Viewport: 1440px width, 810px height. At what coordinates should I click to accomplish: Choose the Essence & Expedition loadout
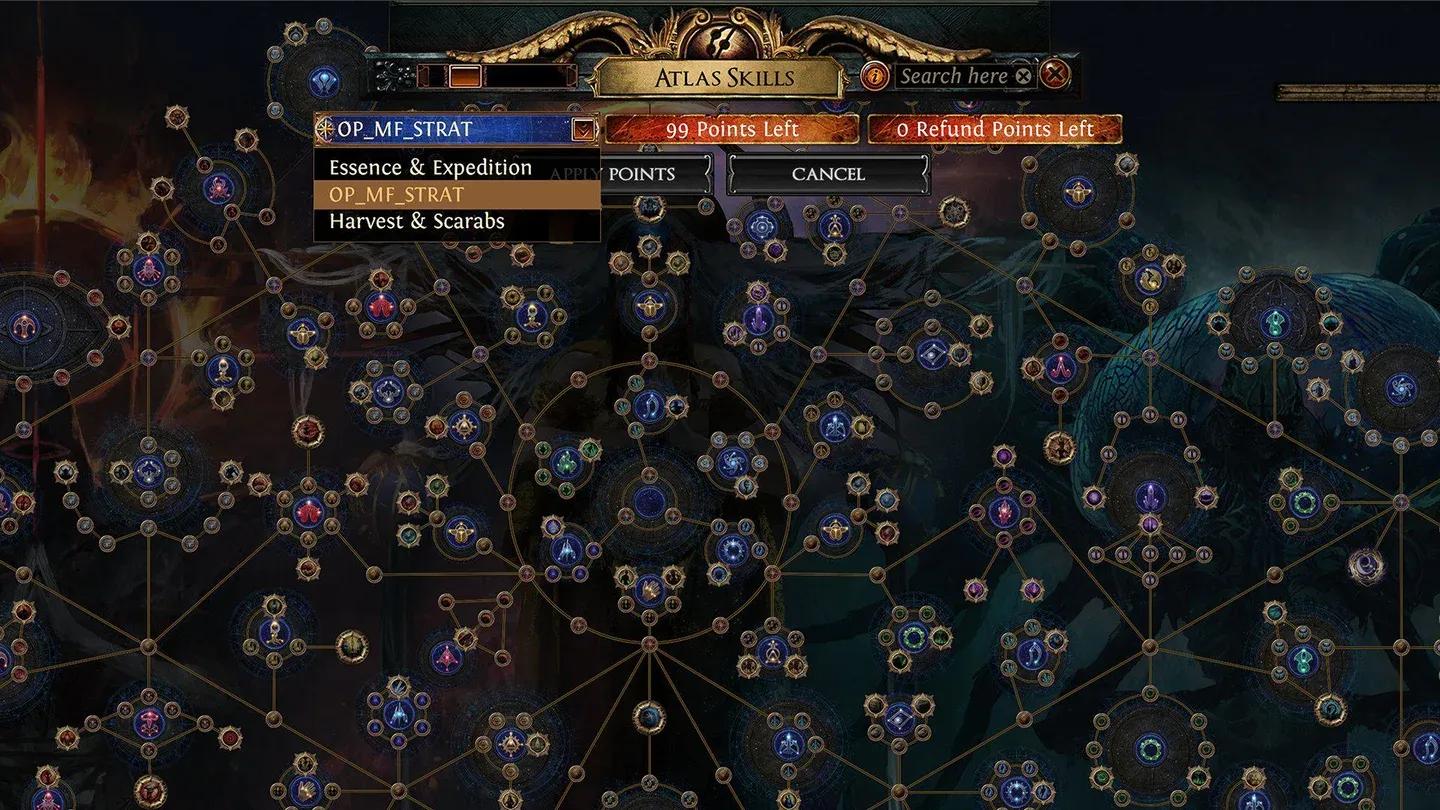click(428, 167)
